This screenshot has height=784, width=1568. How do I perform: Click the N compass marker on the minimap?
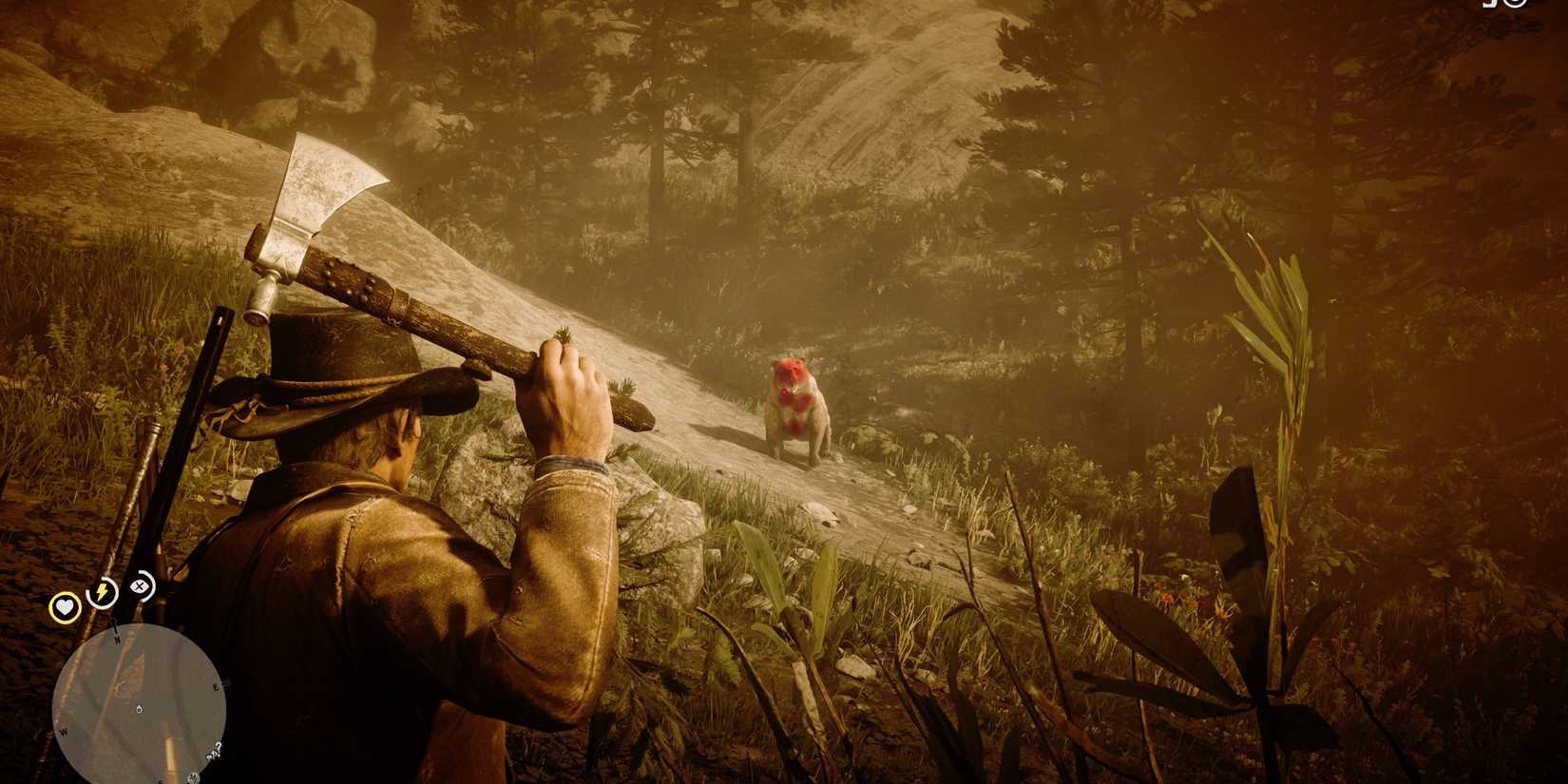point(117,639)
